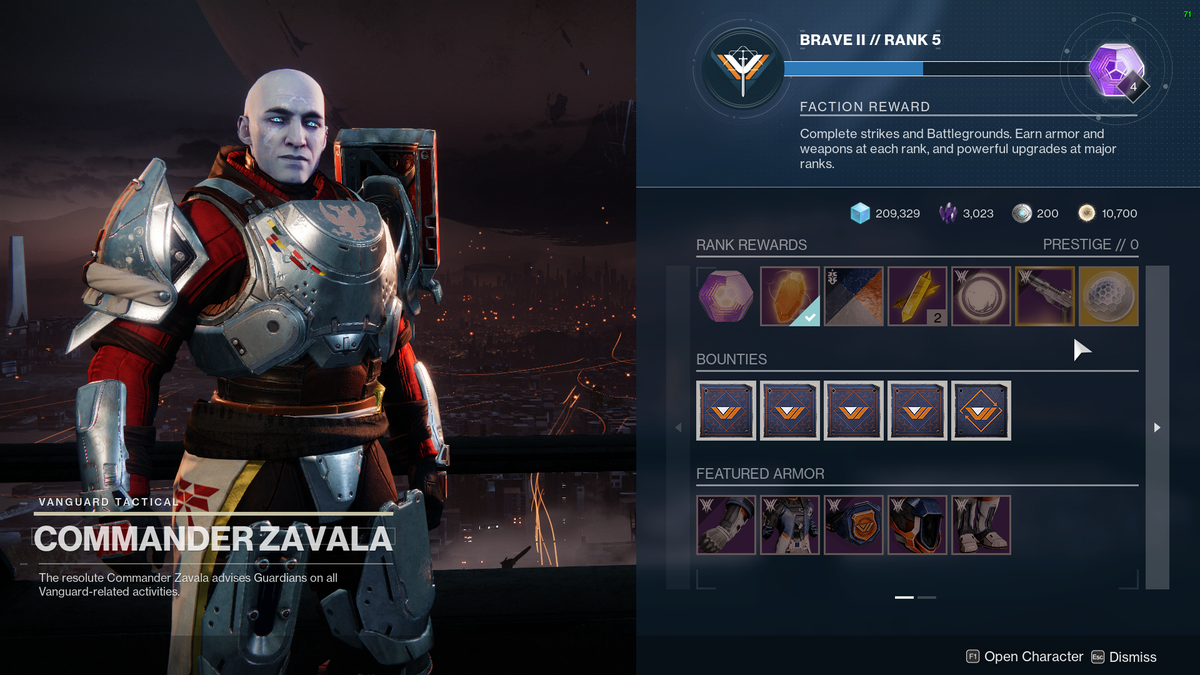Select the yellow upgrade module reward

[x=917, y=296]
